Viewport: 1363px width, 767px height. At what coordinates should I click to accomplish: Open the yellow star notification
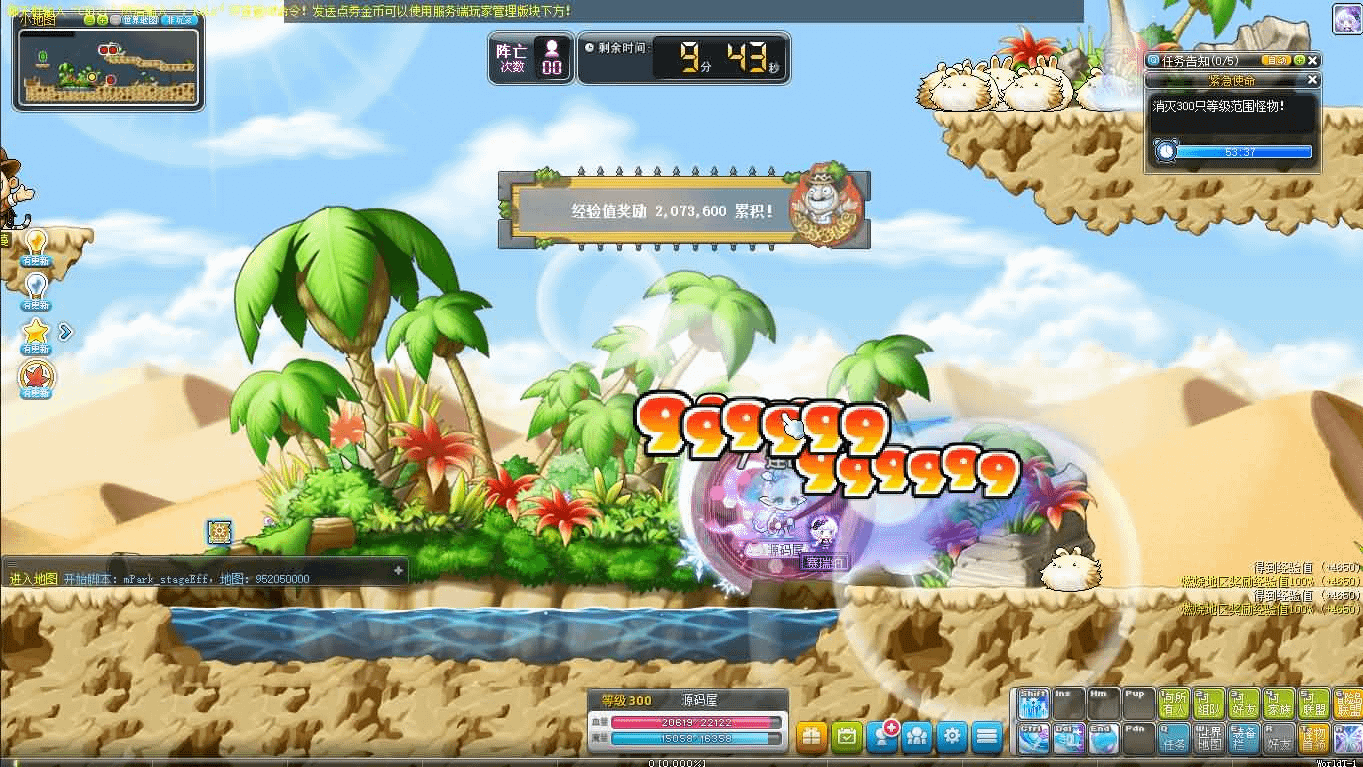pyautogui.click(x=36, y=331)
